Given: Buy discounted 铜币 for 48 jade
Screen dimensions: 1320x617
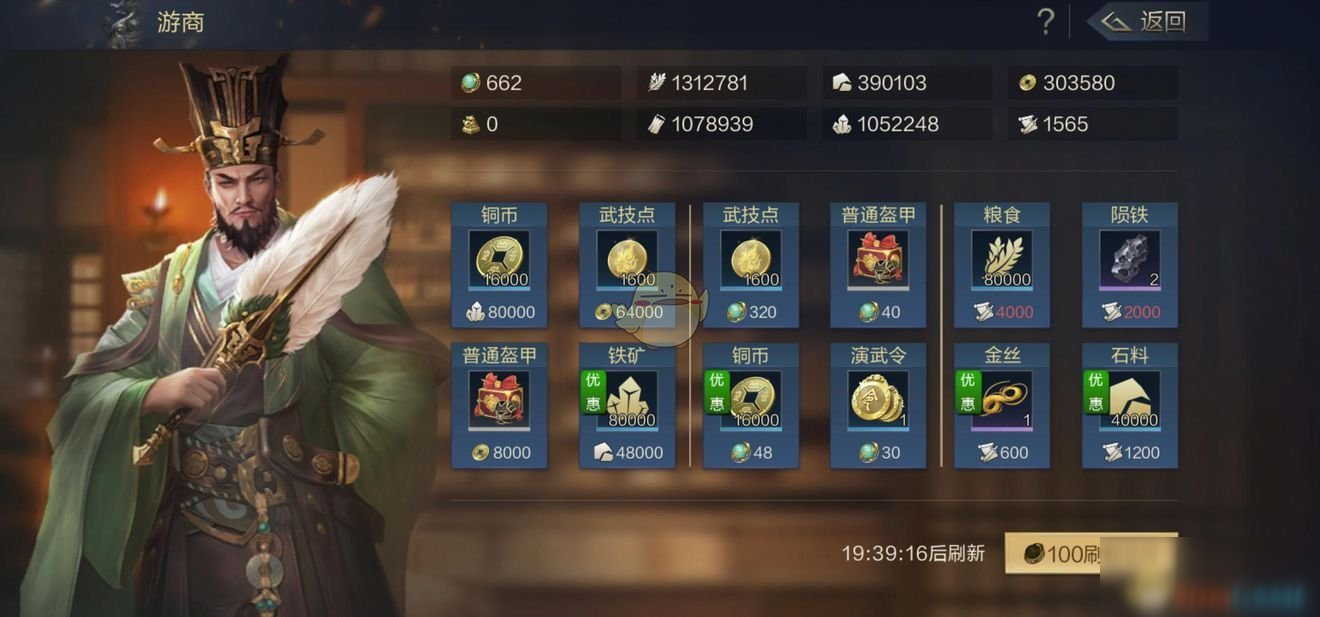Looking at the screenshot, I should click(751, 405).
